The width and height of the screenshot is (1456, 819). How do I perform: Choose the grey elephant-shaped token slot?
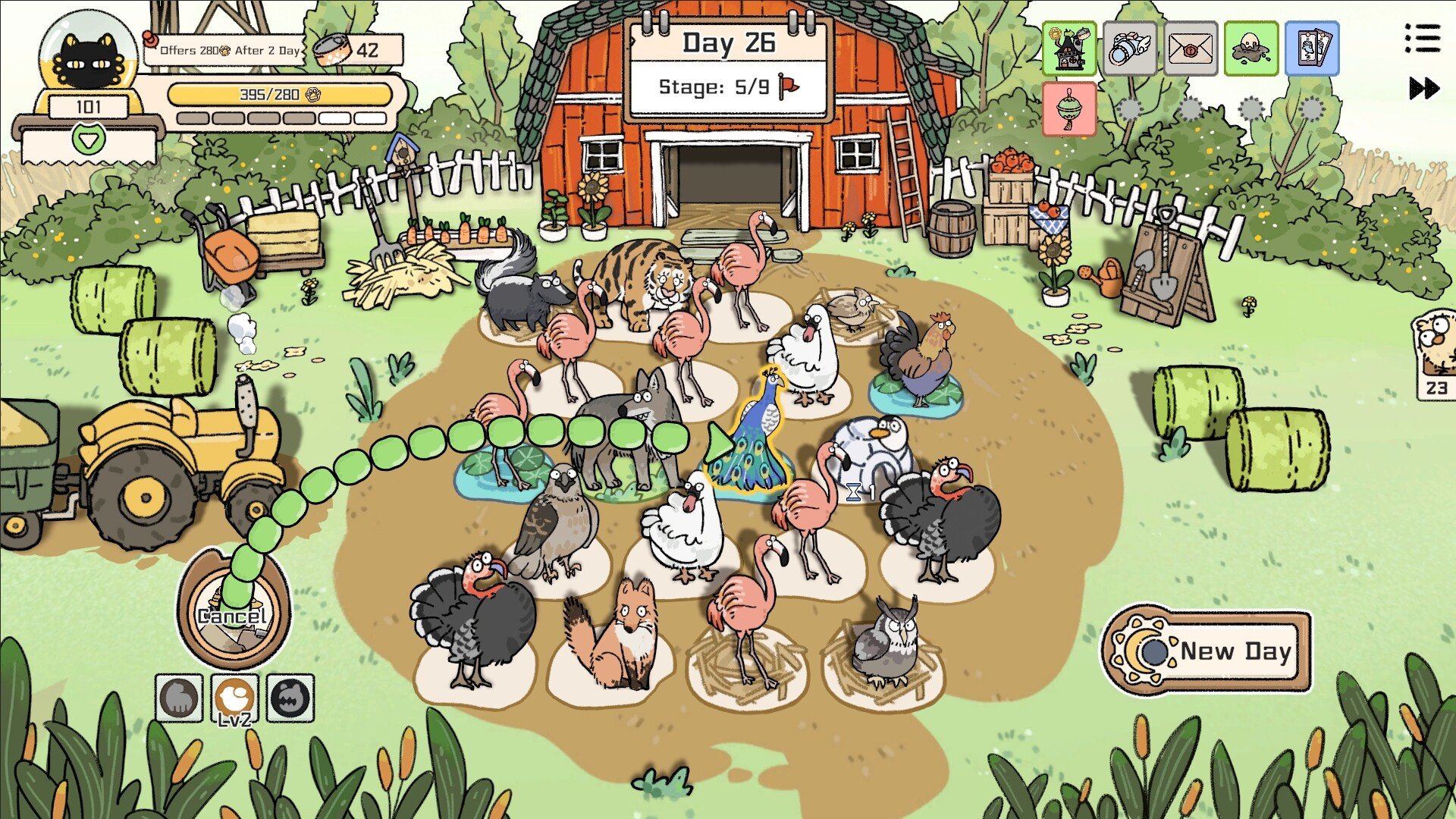[179, 698]
